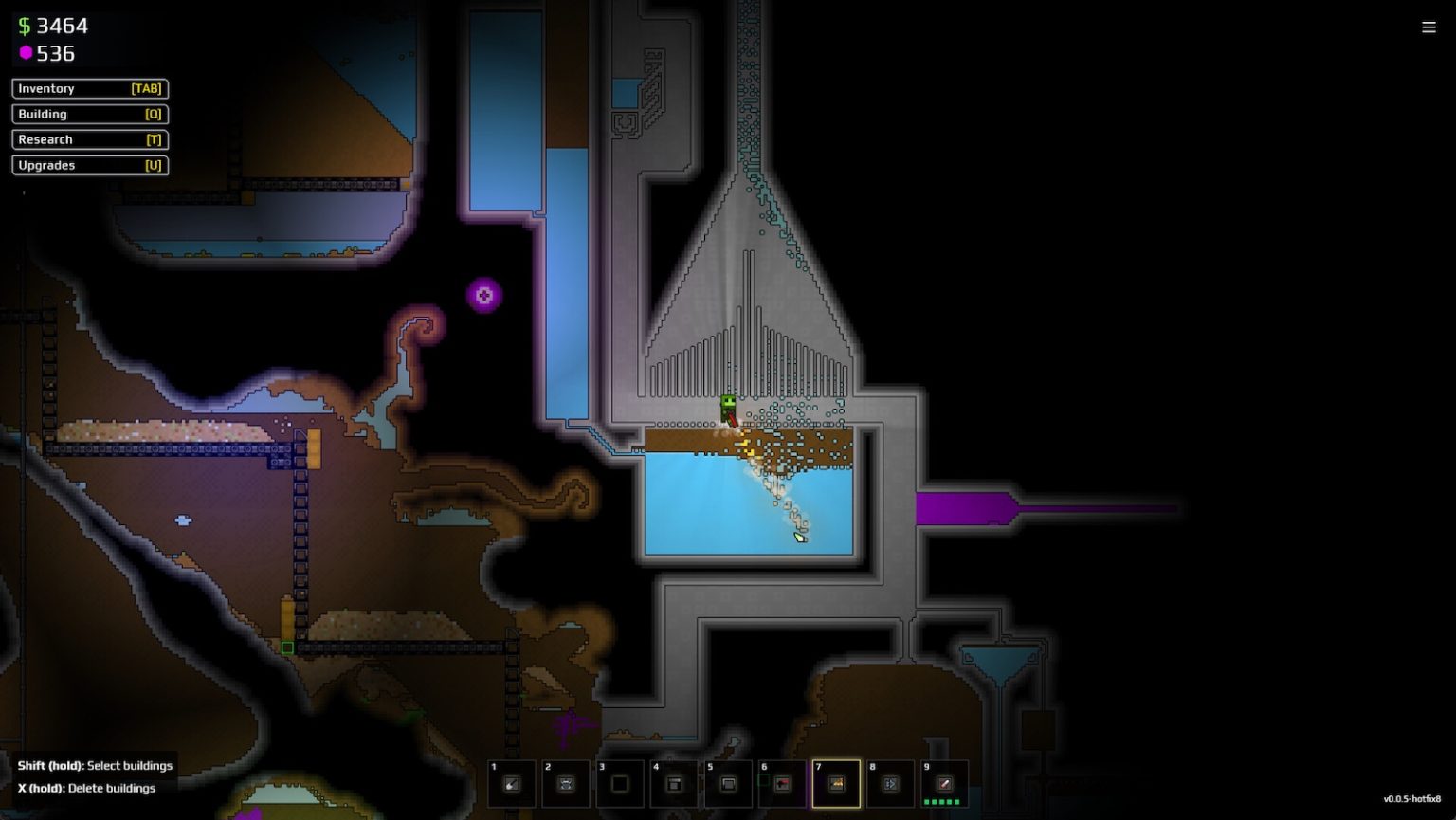Viewport: 1456px width, 820px height.
Task: Open the Research menu
Action: tap(90, 139)
